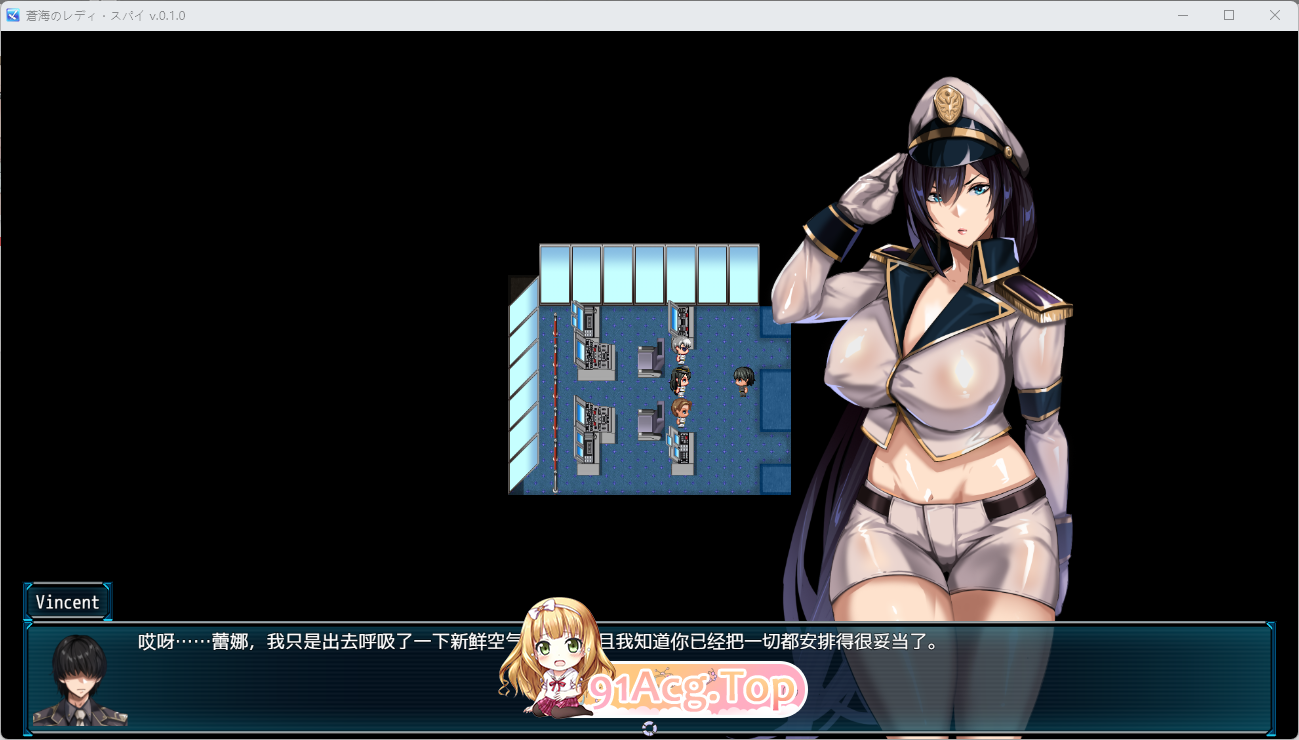Click the gray monitor terminal in the room center

click(651, 356)
